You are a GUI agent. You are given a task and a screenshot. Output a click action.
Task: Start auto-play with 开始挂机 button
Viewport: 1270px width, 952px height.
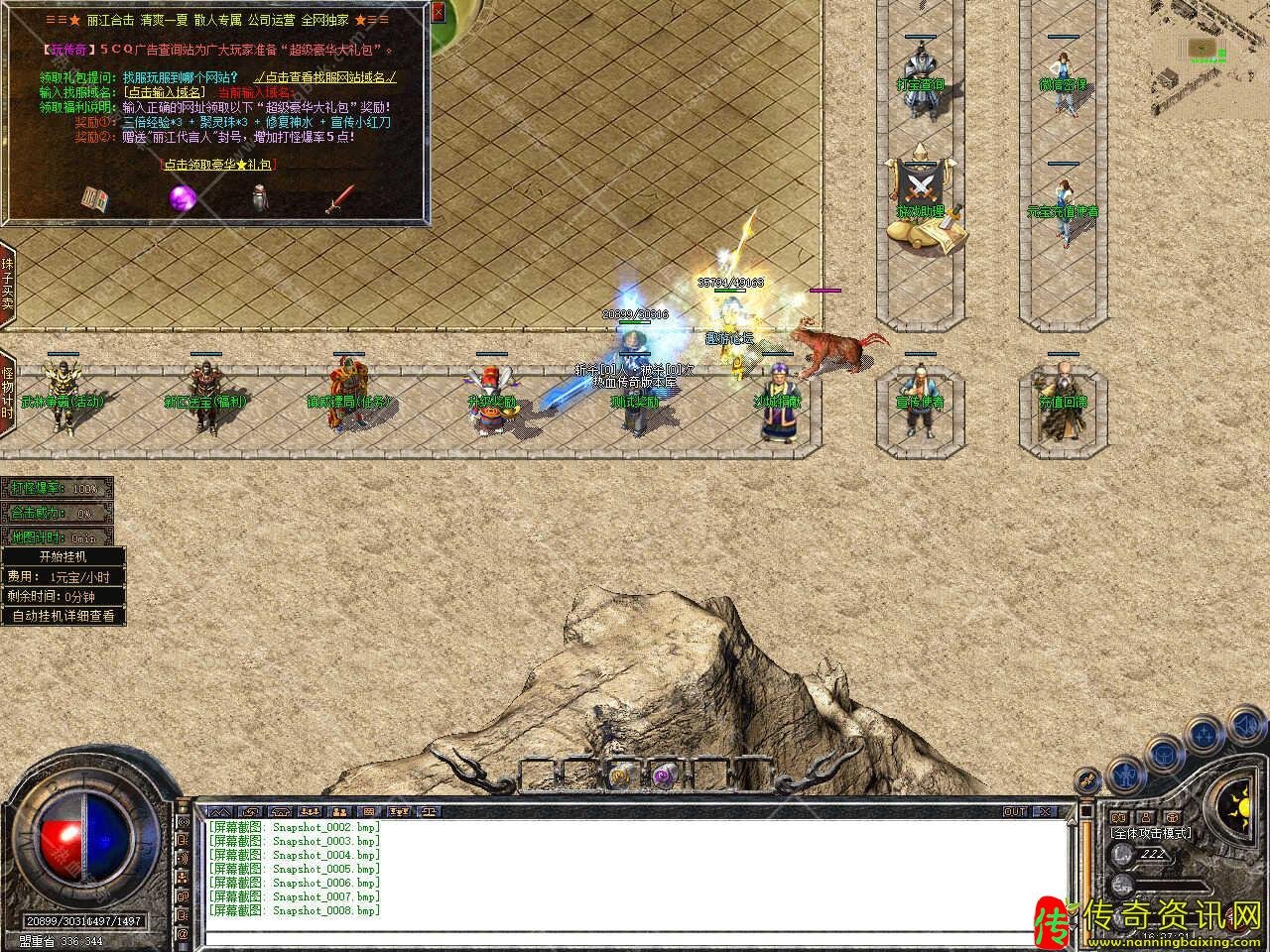click(x=63, y=557)
